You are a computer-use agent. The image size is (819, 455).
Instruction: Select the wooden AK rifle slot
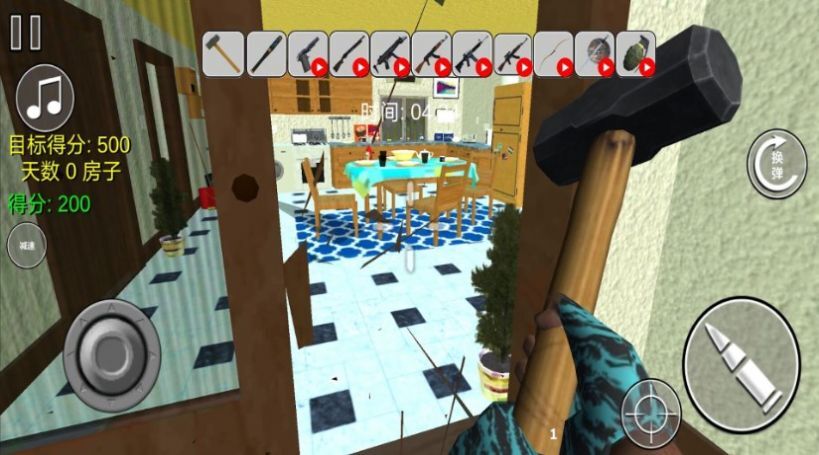point(430,53)
